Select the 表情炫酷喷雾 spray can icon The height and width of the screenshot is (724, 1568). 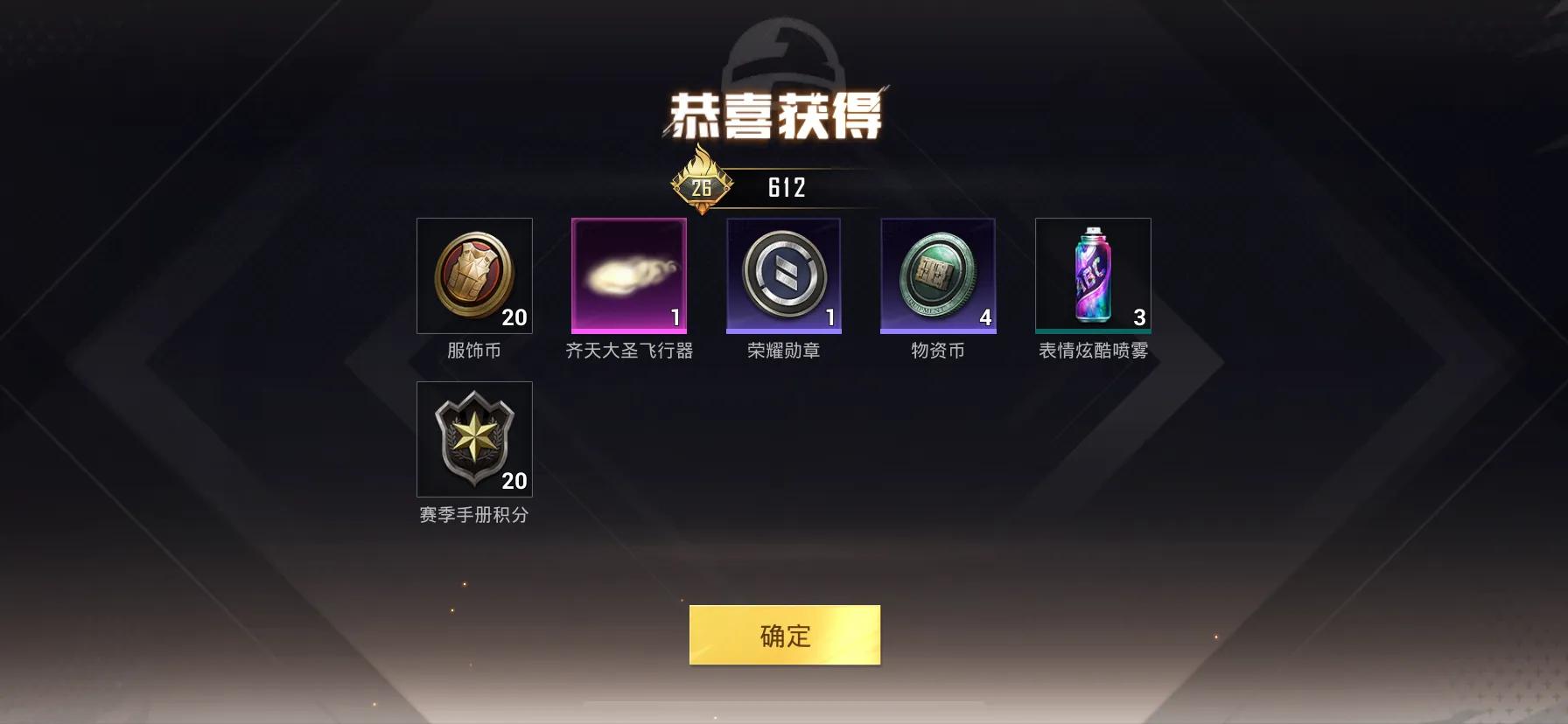click(1093, 275)
